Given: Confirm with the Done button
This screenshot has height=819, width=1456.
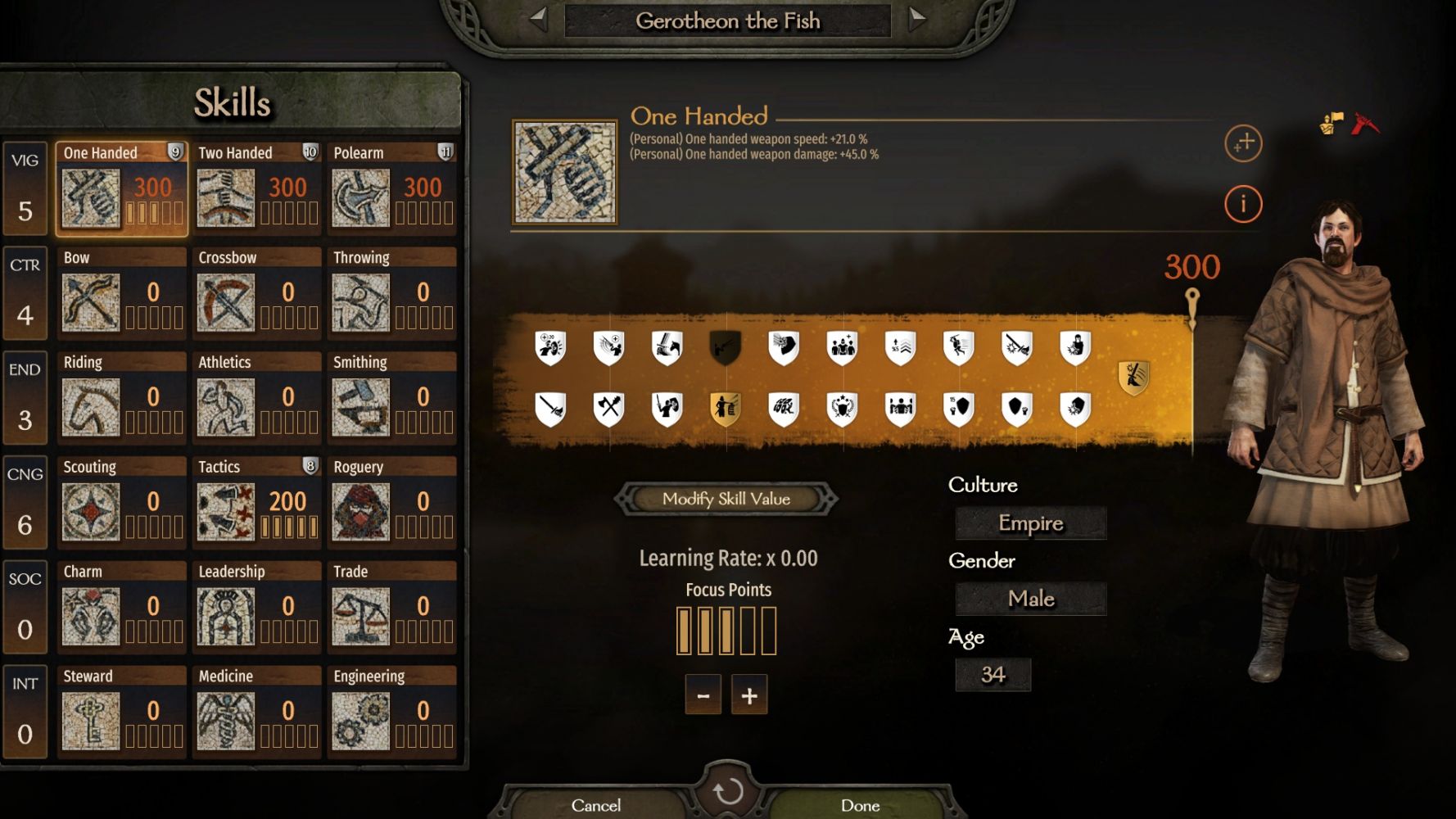Looking at the screenshot, I should tap(860, 805).
